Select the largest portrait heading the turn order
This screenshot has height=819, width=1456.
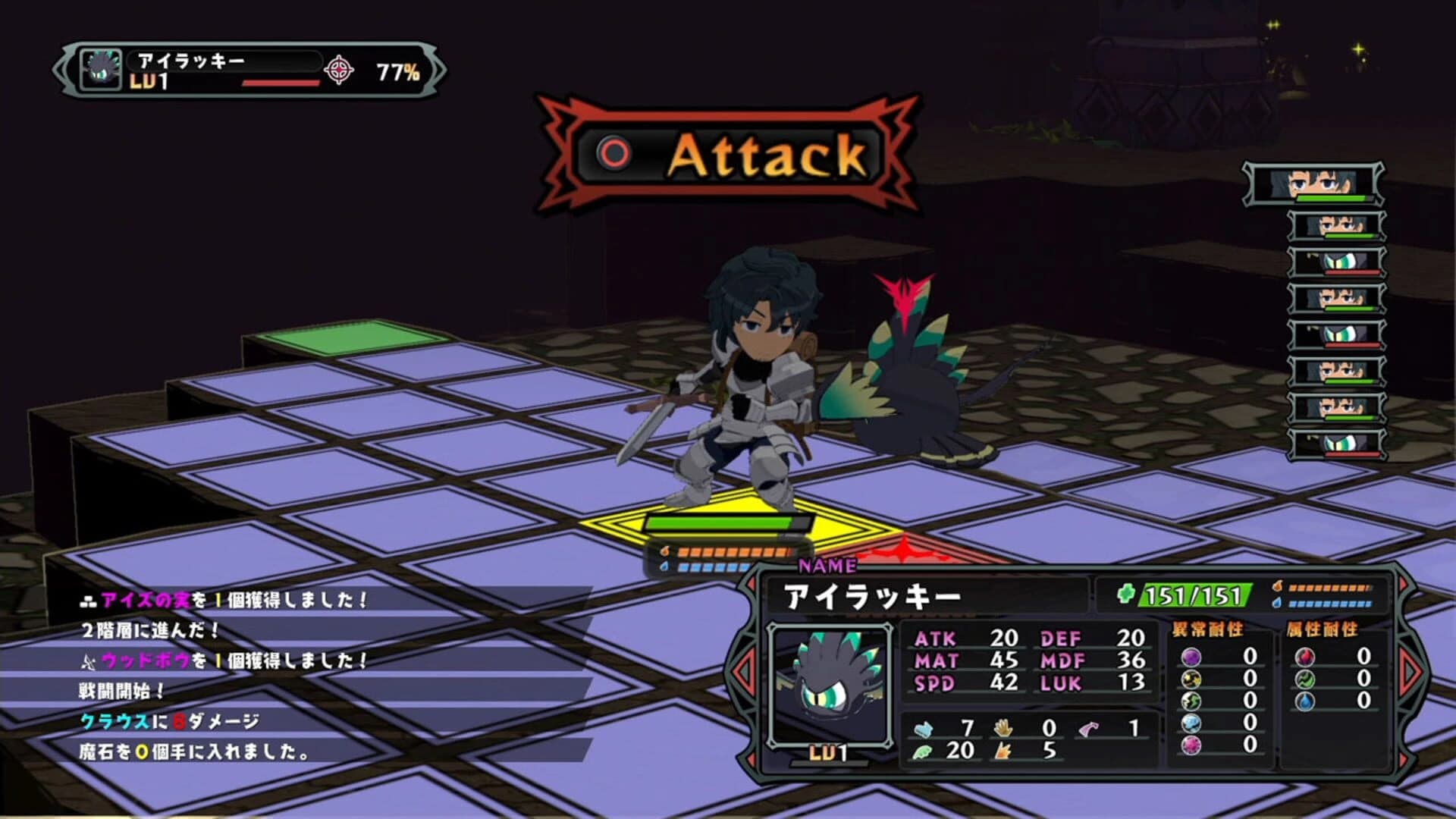[1313, 184]
